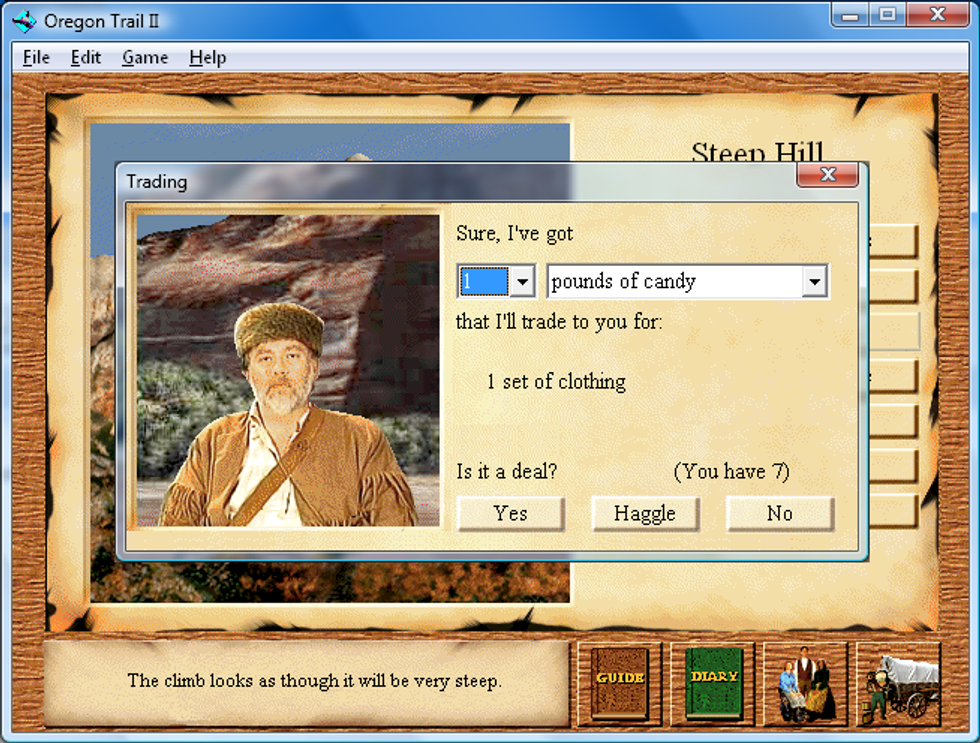Screen dimensions: 980x743
Task: Click the Haggle button
Action: tap(645, 514)
